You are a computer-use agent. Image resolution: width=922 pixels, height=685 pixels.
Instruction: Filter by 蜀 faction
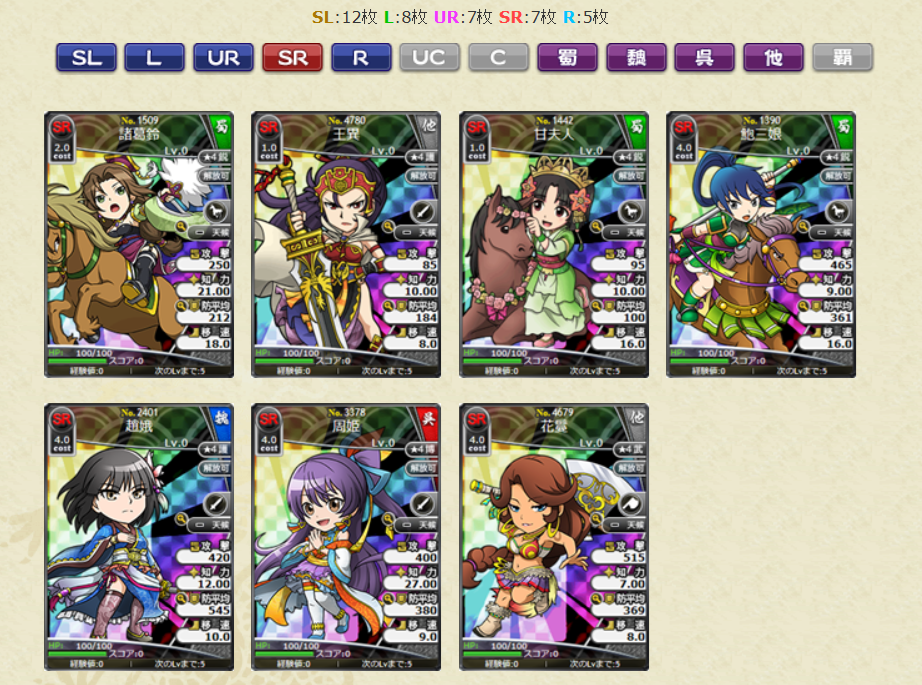tap(567, 58)
